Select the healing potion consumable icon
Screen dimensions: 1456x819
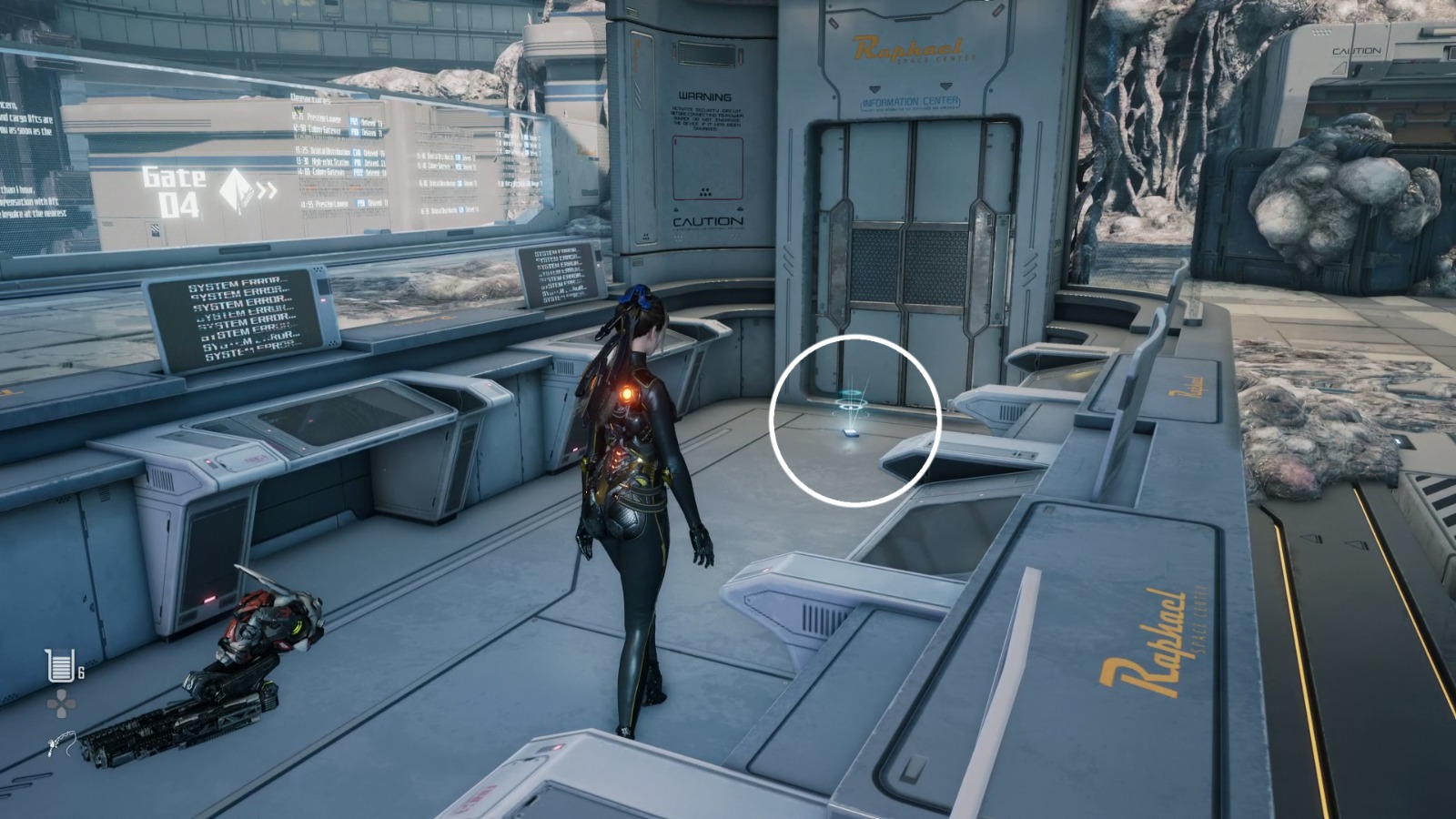coord(60,664)
